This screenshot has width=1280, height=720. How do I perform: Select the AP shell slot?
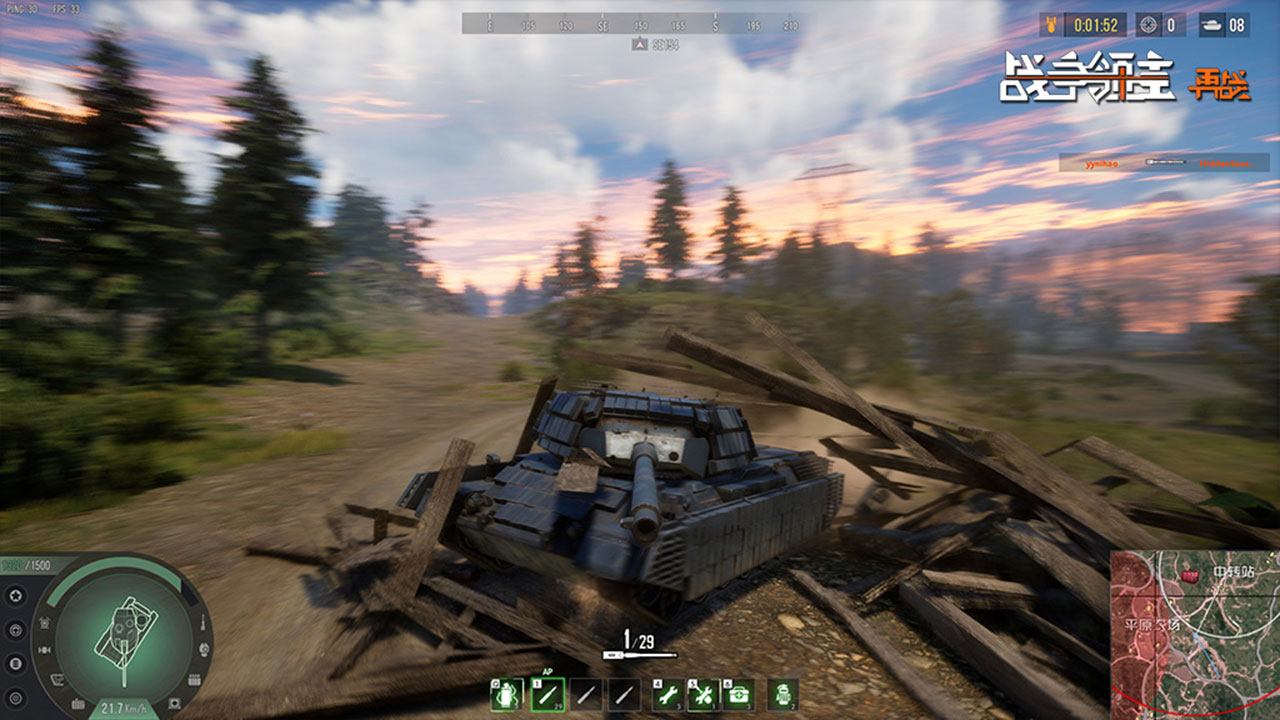click(547, 694)
